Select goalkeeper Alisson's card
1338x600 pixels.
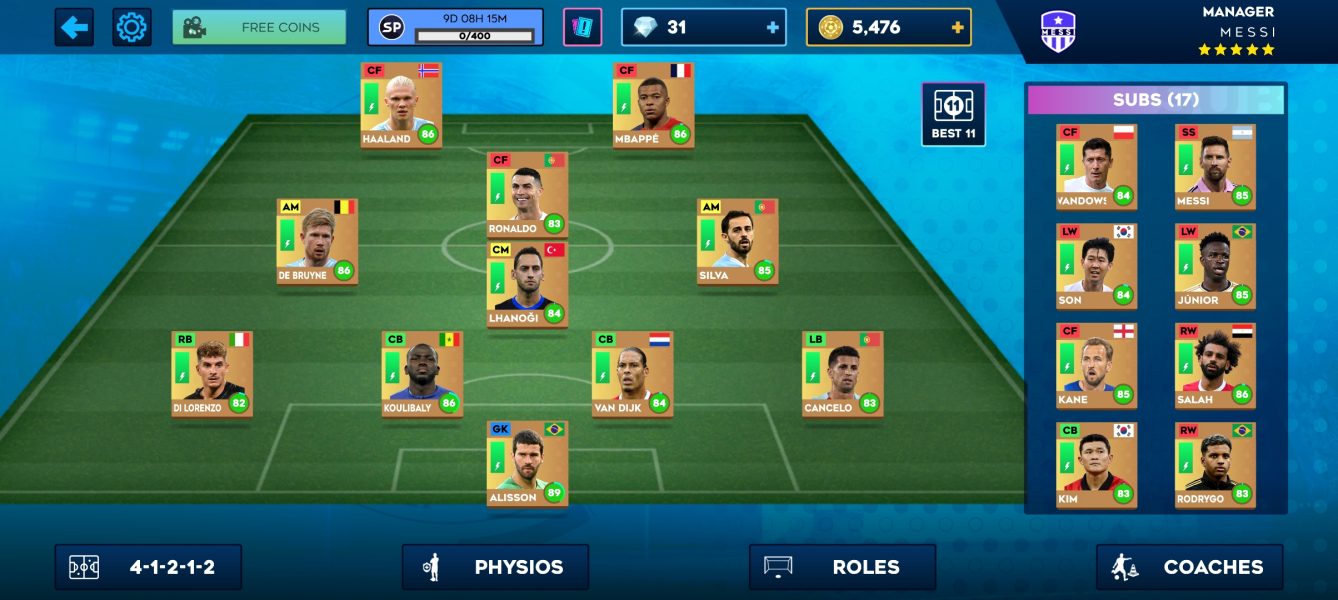coord(527,463)
